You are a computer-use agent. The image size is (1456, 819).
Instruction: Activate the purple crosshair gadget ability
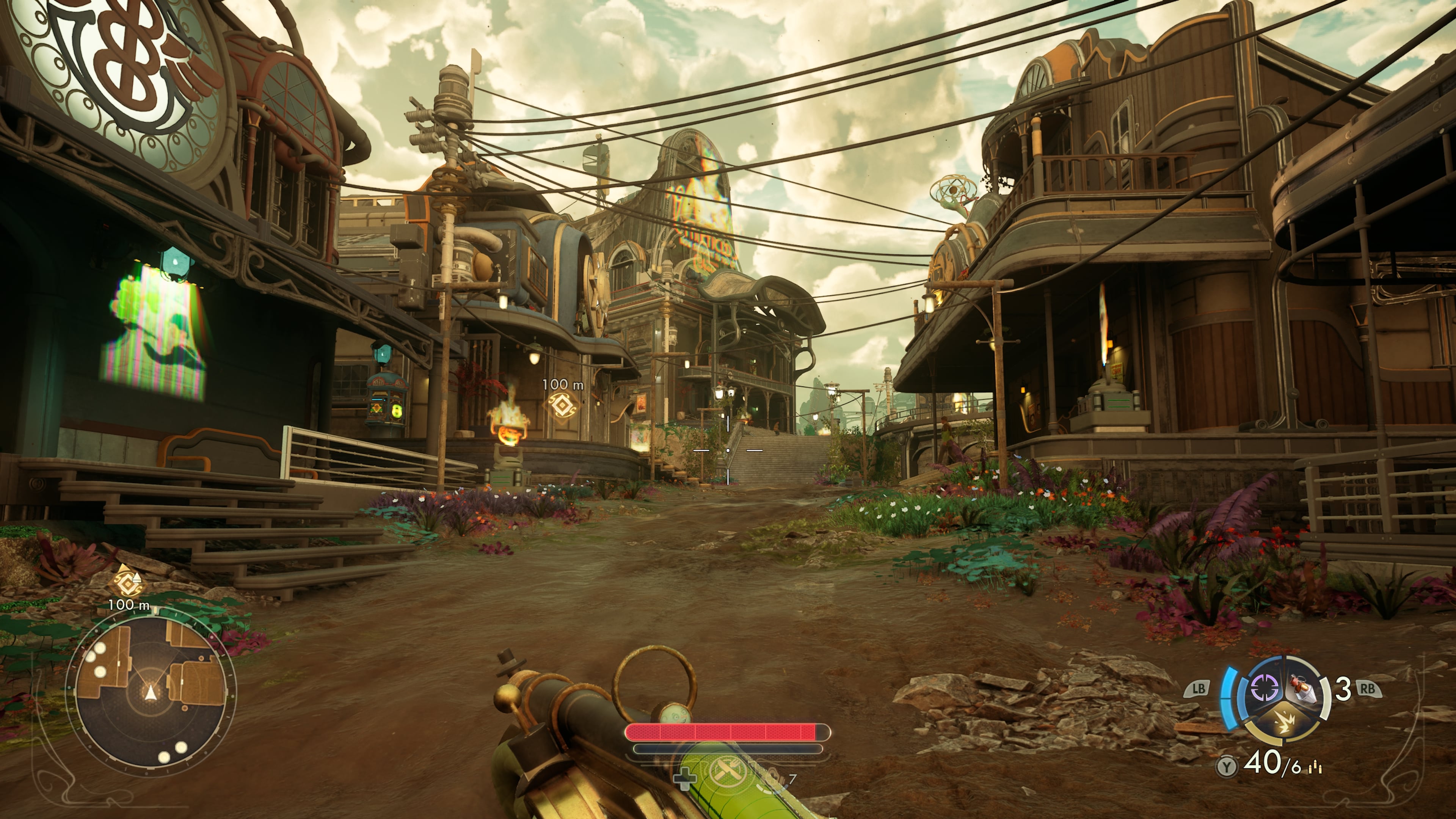[x=1264, y=689]
